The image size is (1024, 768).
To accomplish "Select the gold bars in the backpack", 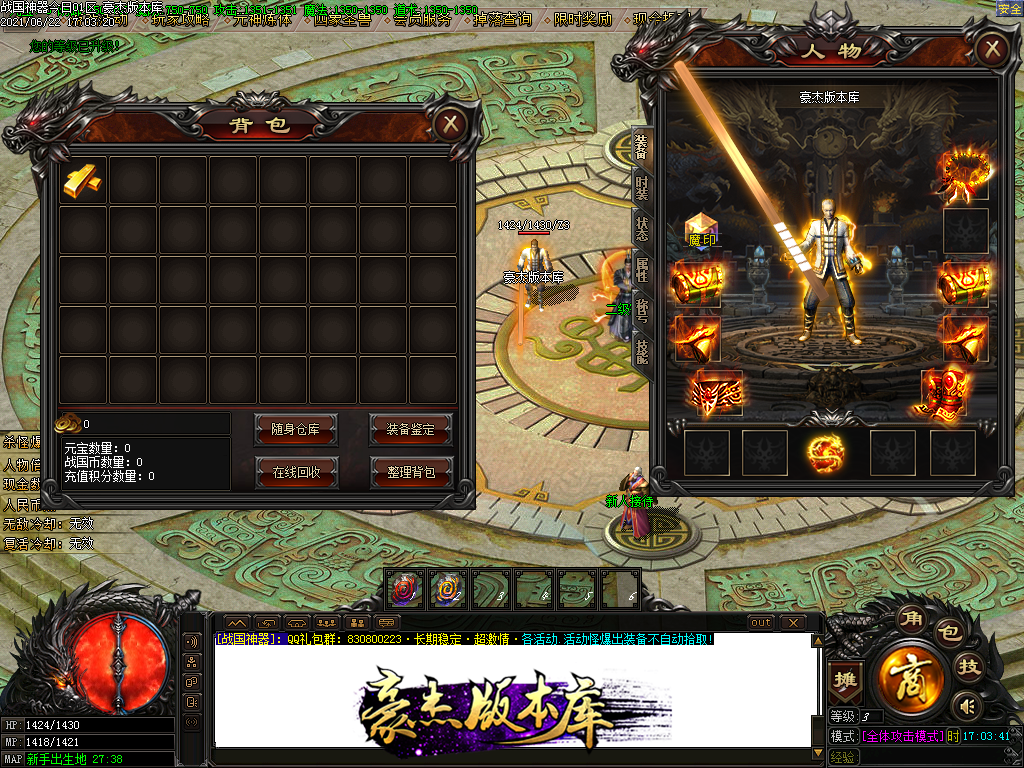I will click(83, 180).
